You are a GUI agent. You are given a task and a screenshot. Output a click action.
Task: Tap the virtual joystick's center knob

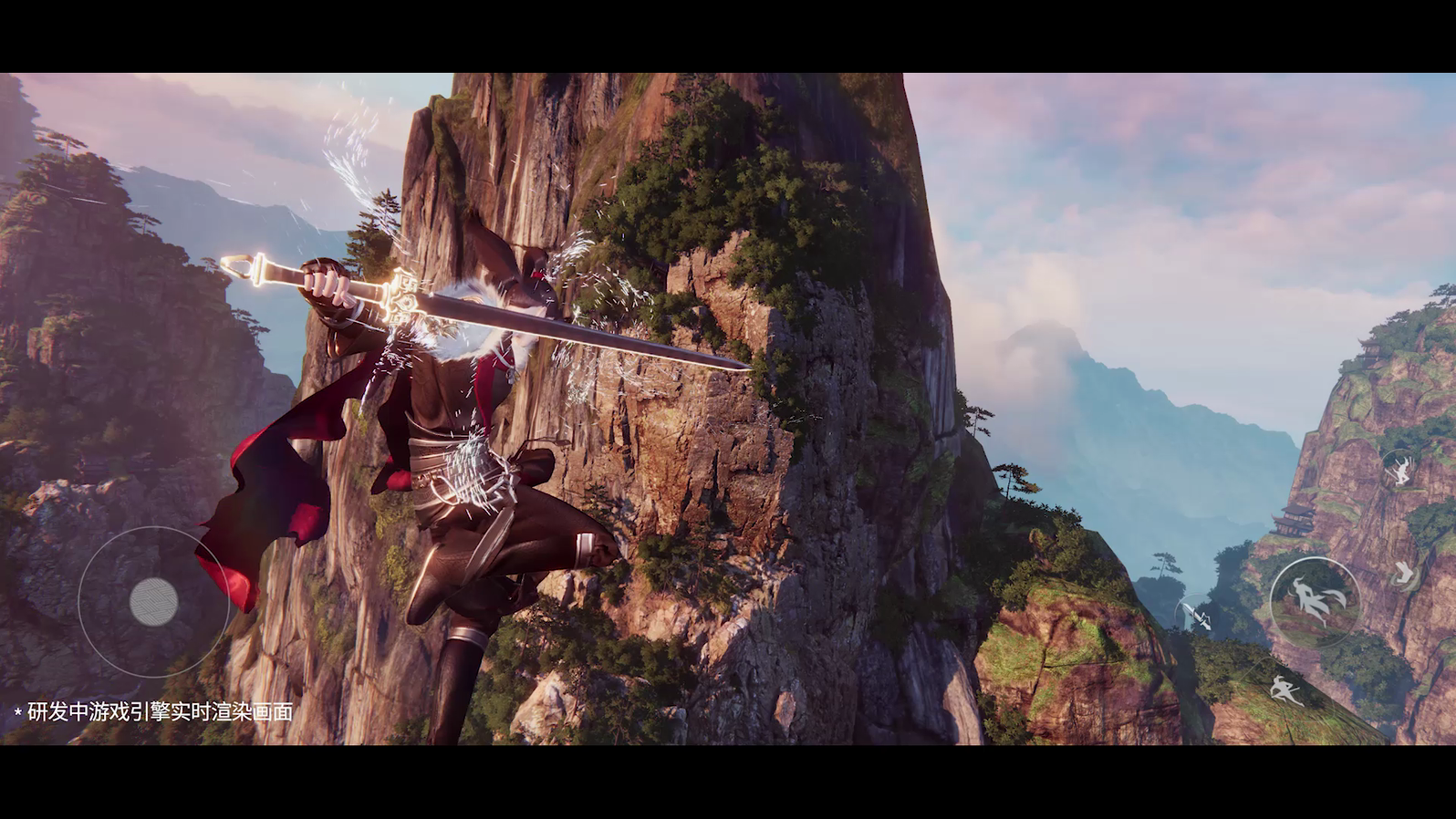pyautogui.click(x=153, y=601)
